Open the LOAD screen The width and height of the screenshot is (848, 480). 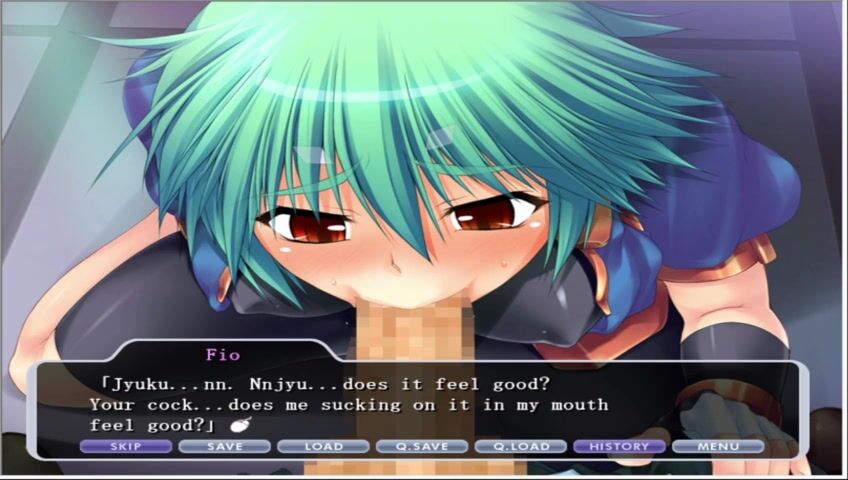coord(323,446)
